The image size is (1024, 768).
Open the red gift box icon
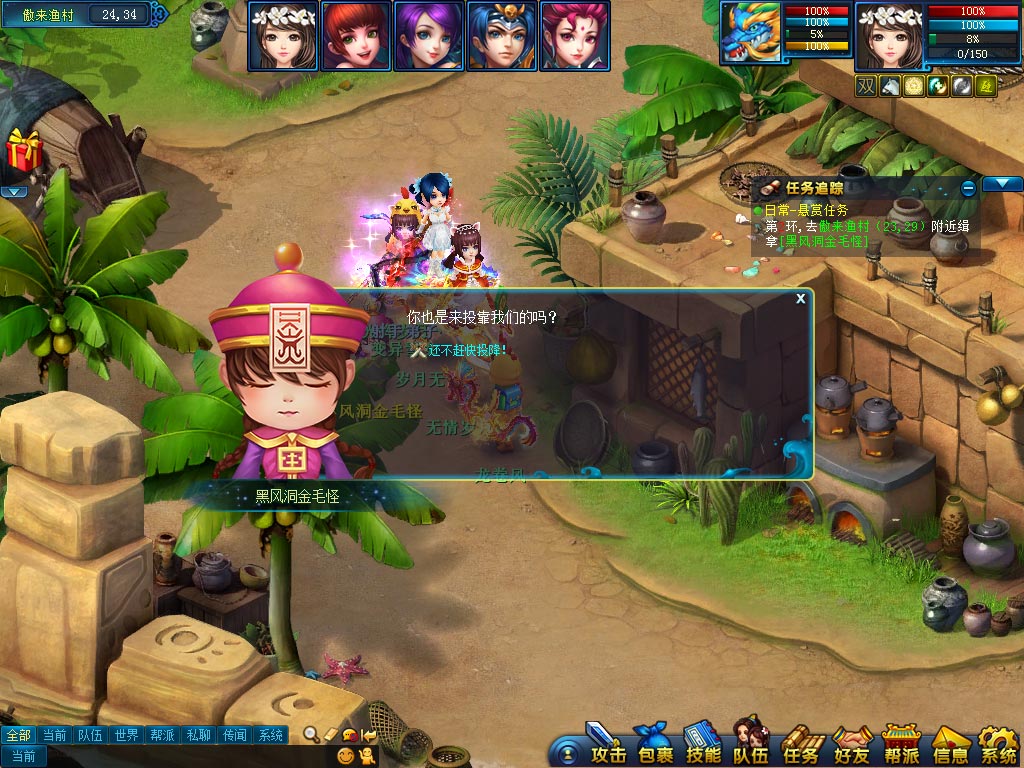pyautogui.click(x=22, y=152)
